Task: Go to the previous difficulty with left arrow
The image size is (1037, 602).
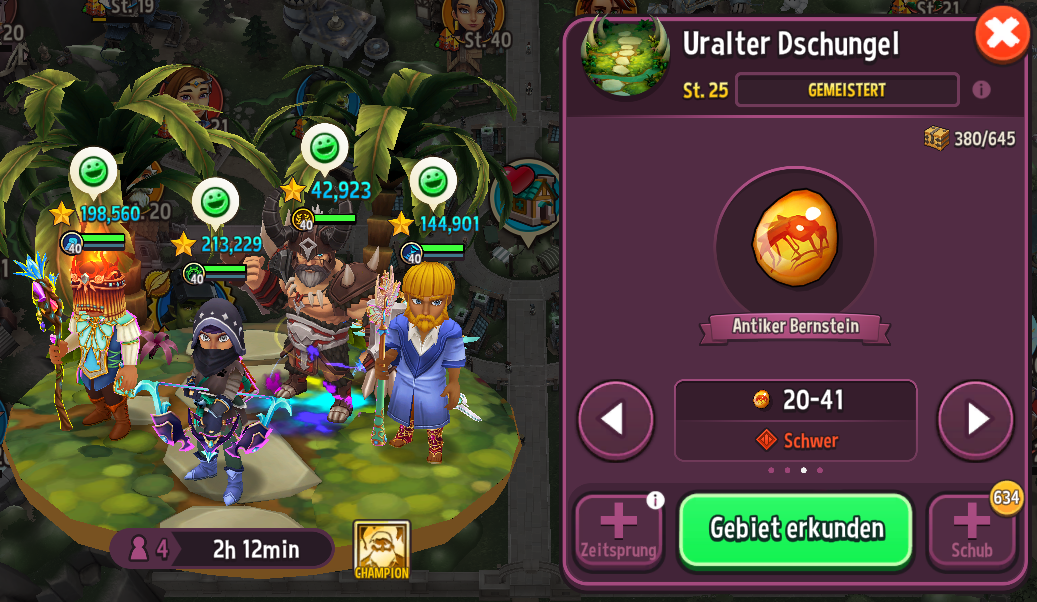Action: (616, 419)
